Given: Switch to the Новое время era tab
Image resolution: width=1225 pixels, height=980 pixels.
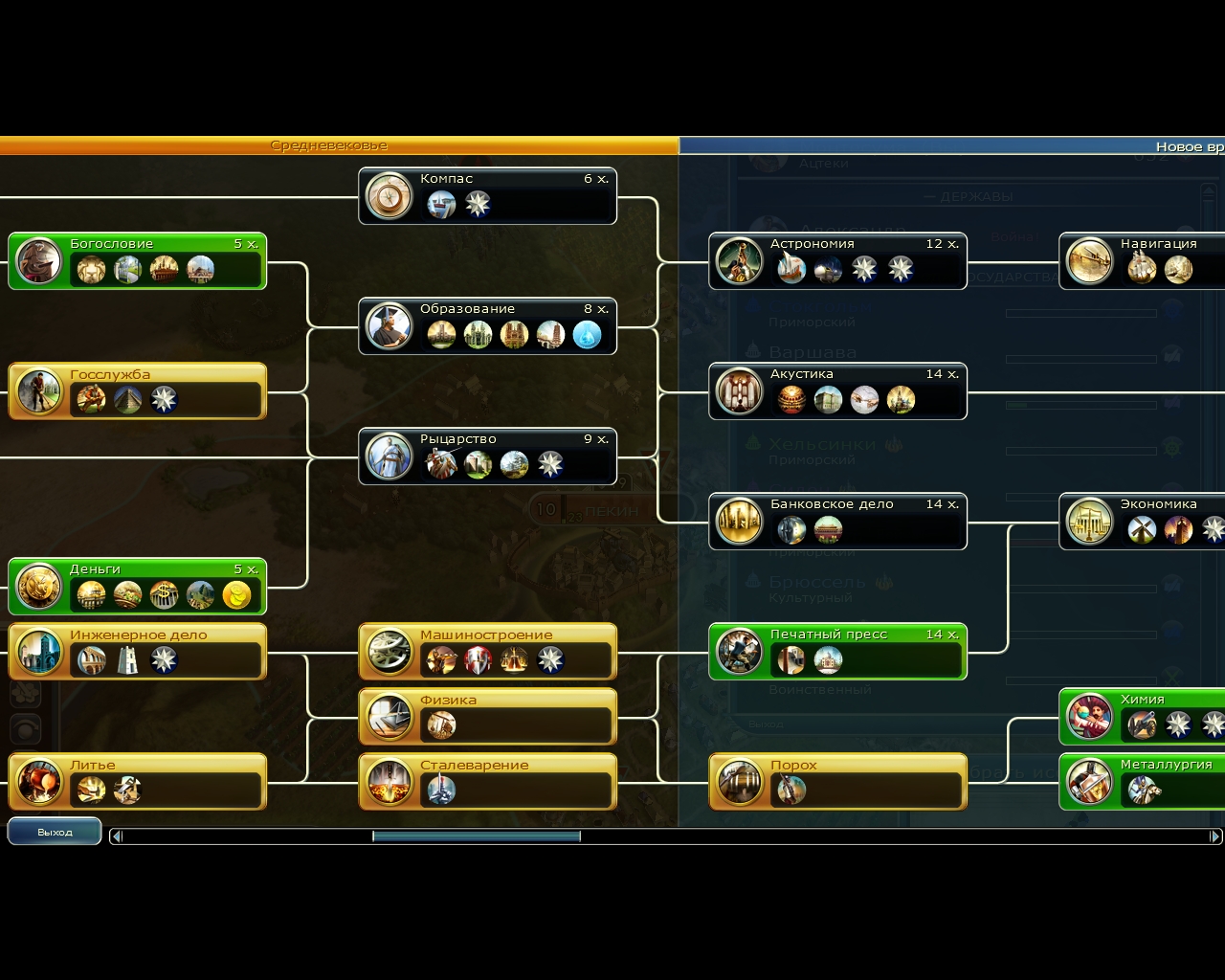Looking at the screenshot, I should [x=957, y=145].
